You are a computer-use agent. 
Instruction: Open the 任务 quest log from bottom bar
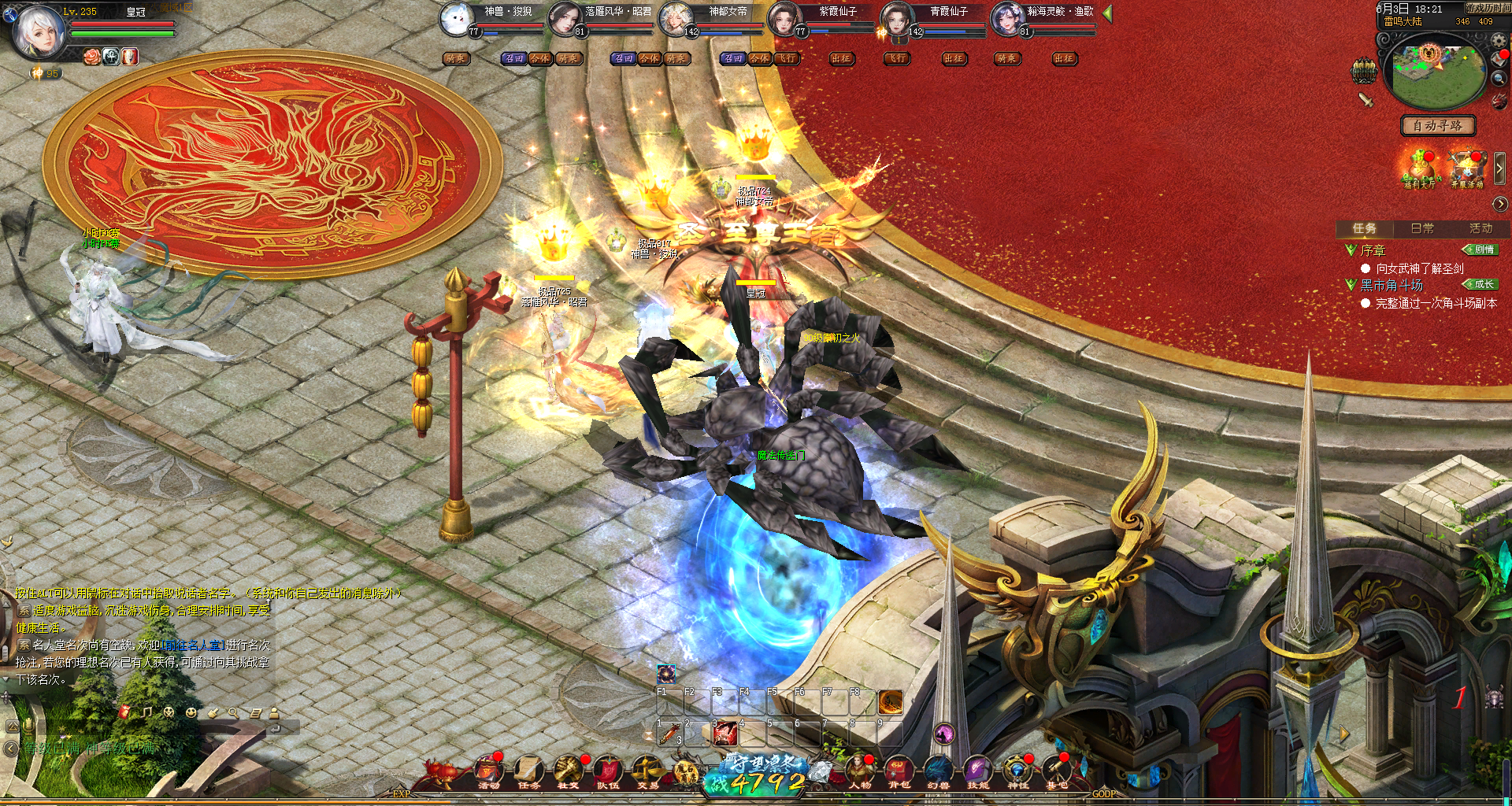pos(528,771)
